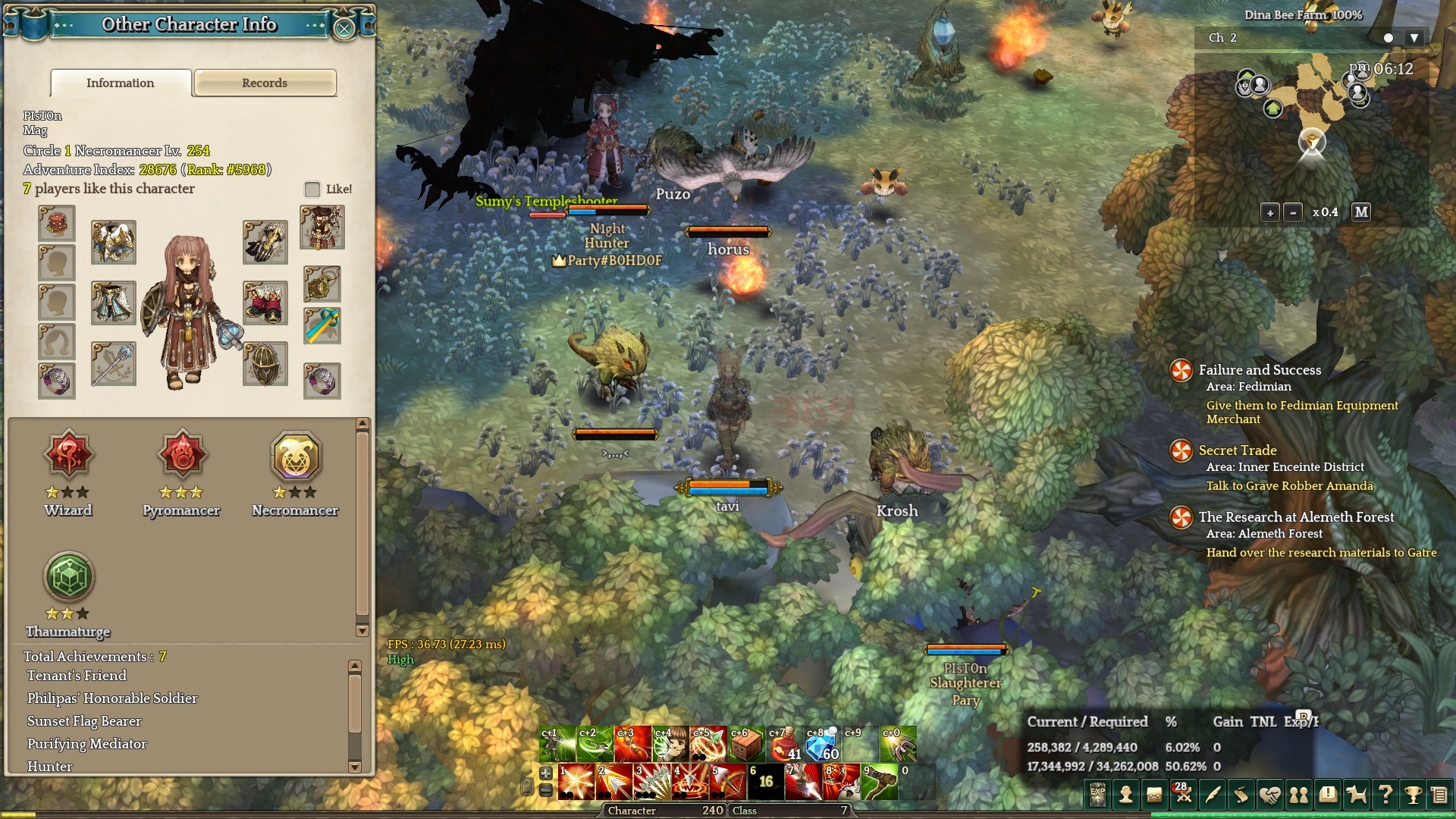Select the Secret Trade quest entry

1238,450
